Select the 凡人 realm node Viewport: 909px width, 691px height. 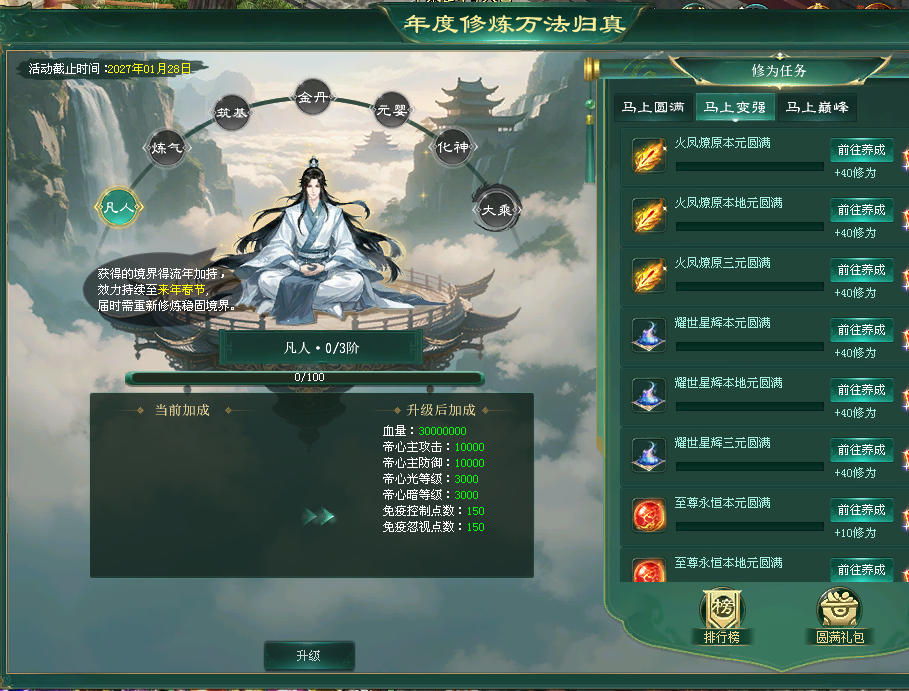point(119,208)
